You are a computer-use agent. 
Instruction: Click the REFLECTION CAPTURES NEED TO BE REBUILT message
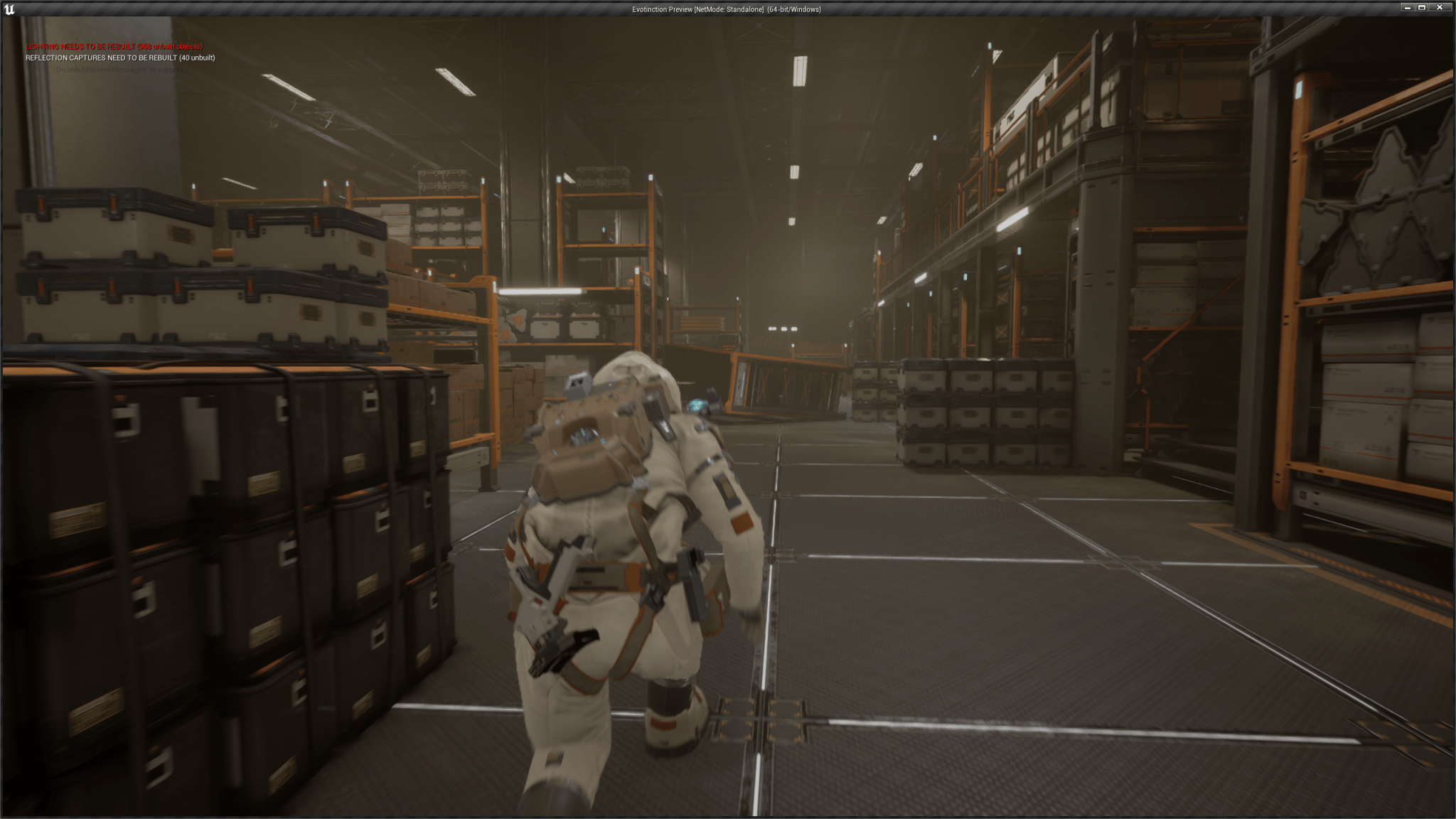click(x=121, y=58)
